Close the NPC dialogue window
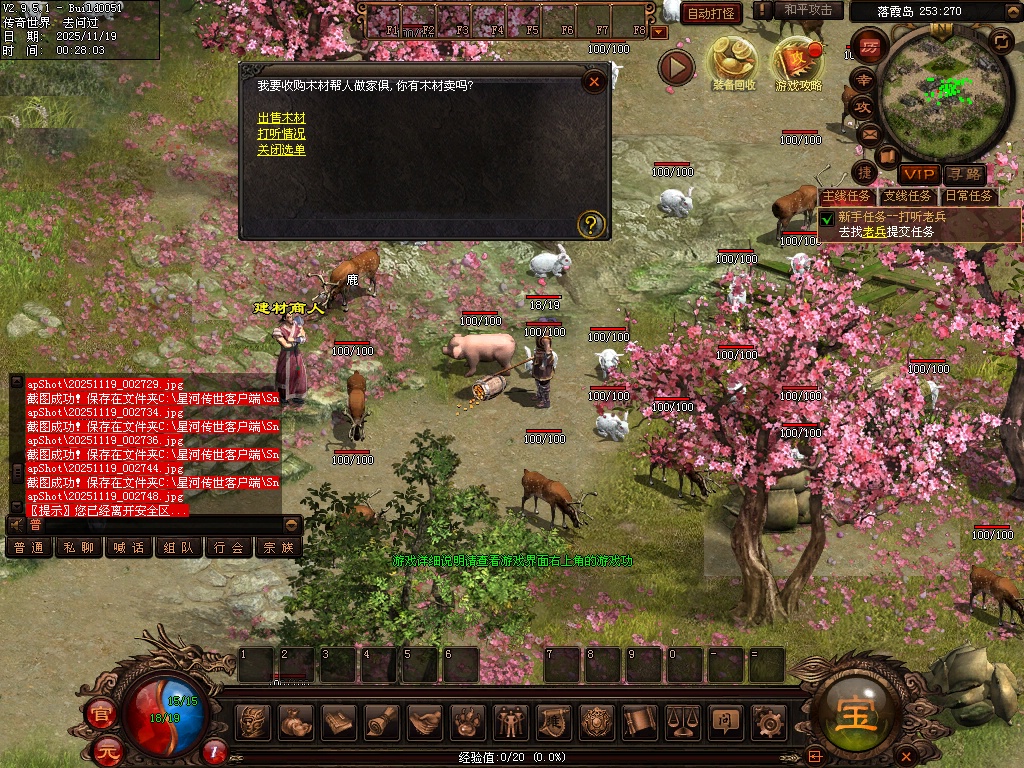The width and height of the screenshot is (1024, 768). [x=594, y=82]
